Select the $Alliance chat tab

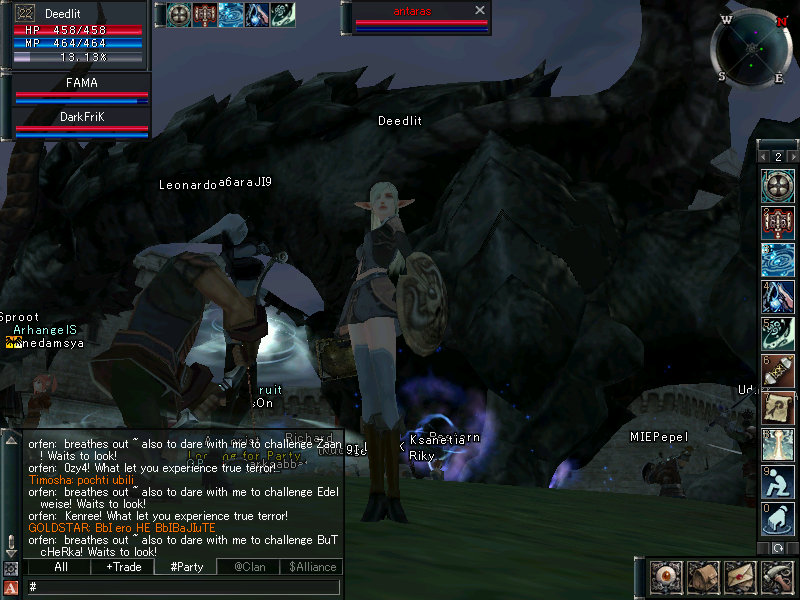pyautogui.click(x=311, y=567)
